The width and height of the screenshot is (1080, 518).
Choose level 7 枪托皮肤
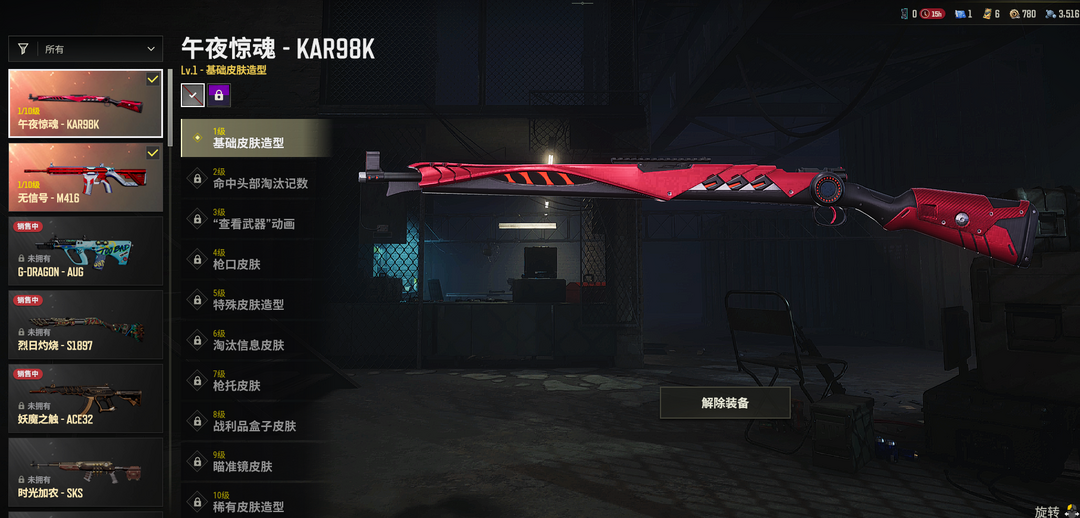[256, 381]
